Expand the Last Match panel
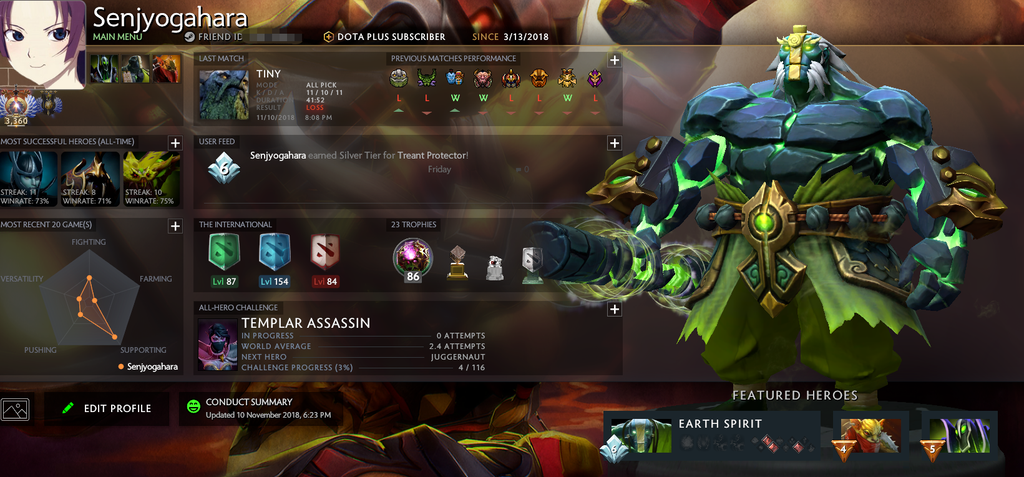 (614, 60)
